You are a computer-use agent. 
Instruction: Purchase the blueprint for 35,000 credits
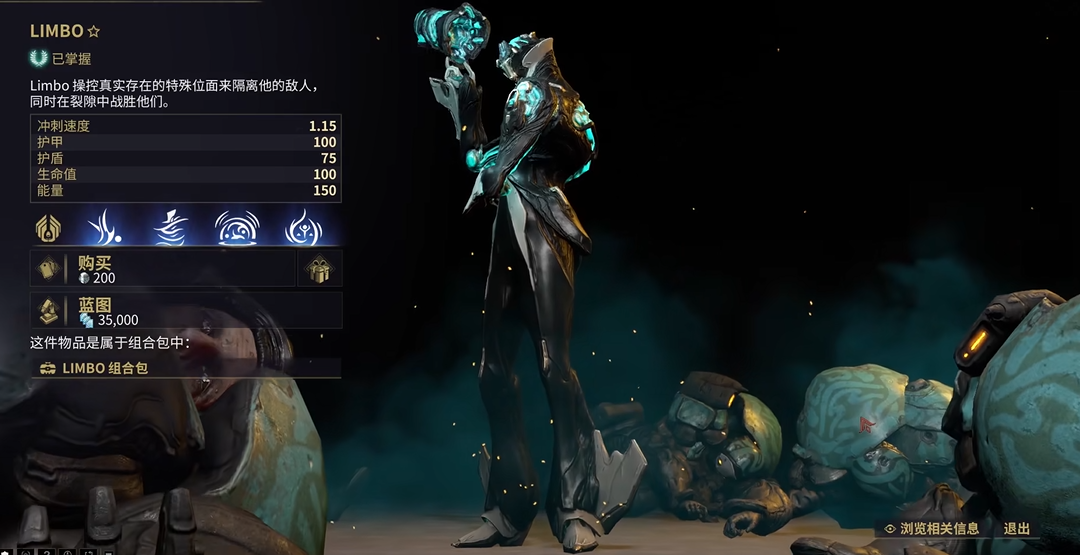tap(185, 311)
